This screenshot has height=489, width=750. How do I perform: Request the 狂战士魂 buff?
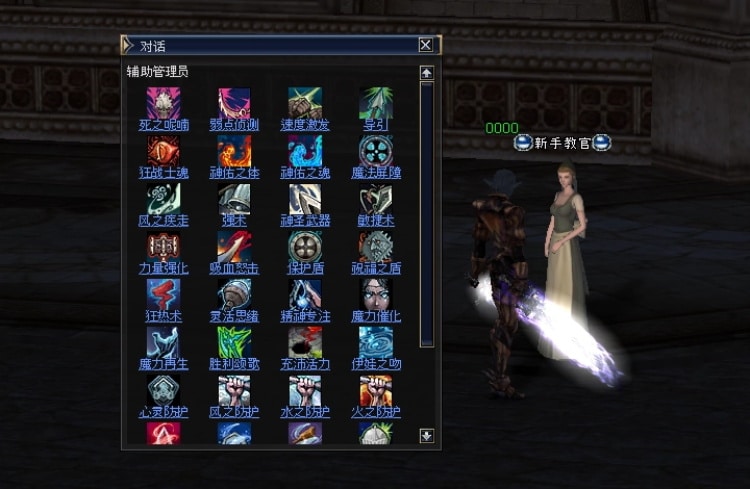point(163,173)
